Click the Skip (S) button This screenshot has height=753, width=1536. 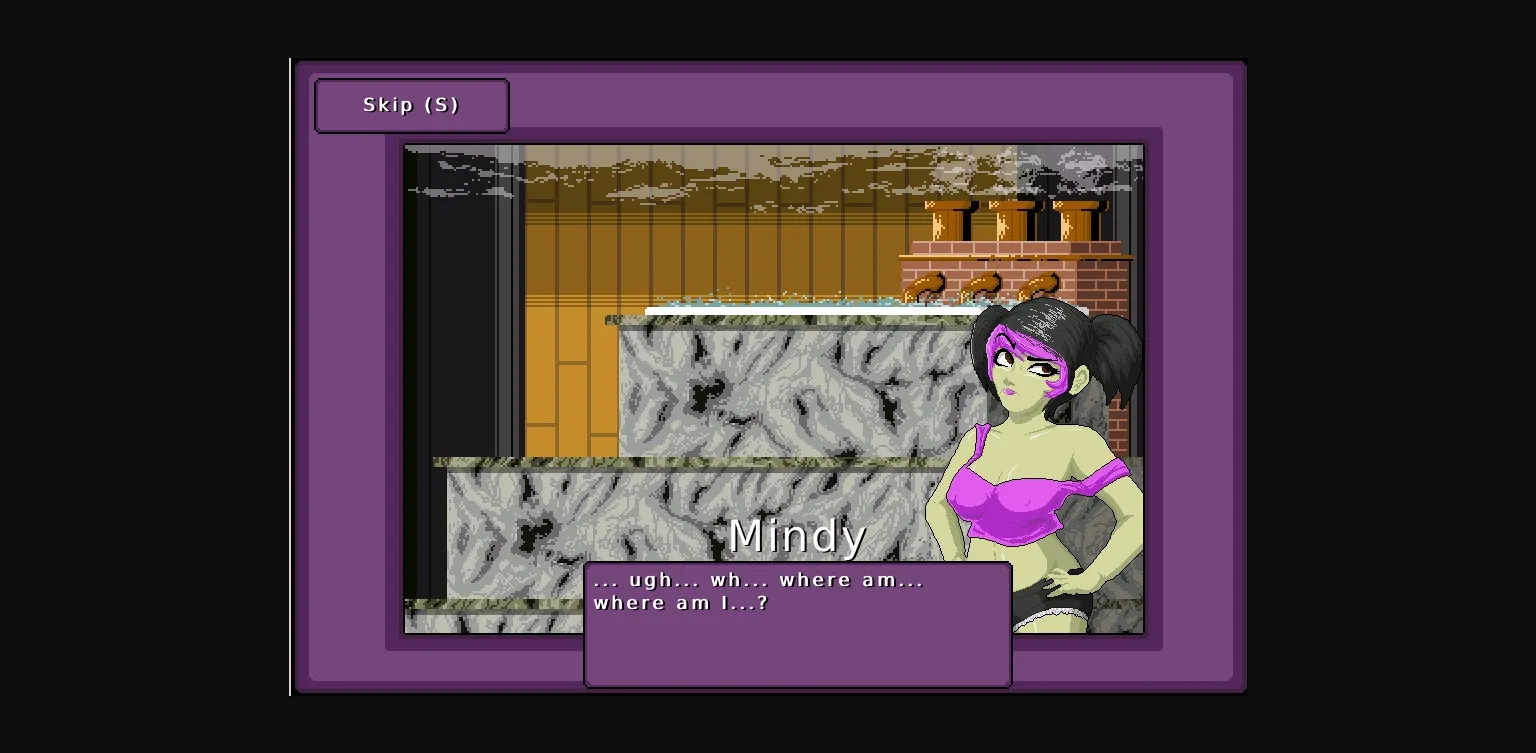point(411,104)
